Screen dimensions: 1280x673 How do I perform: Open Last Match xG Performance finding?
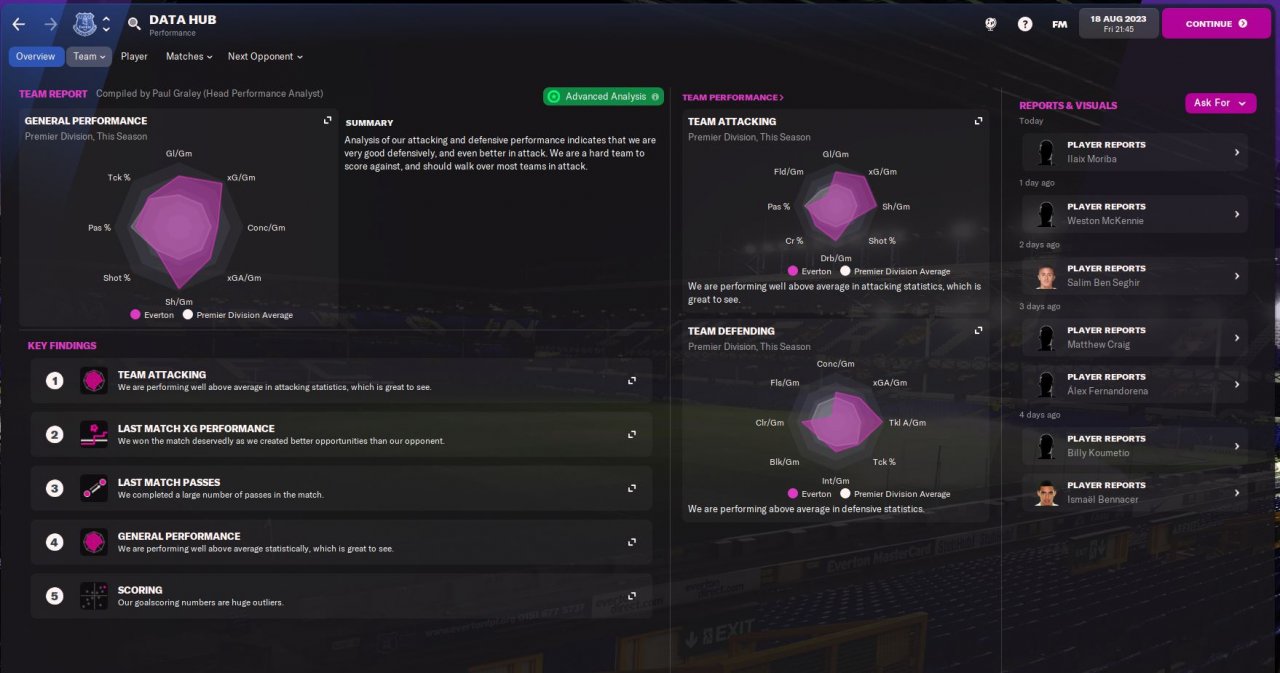click(340, 435)
